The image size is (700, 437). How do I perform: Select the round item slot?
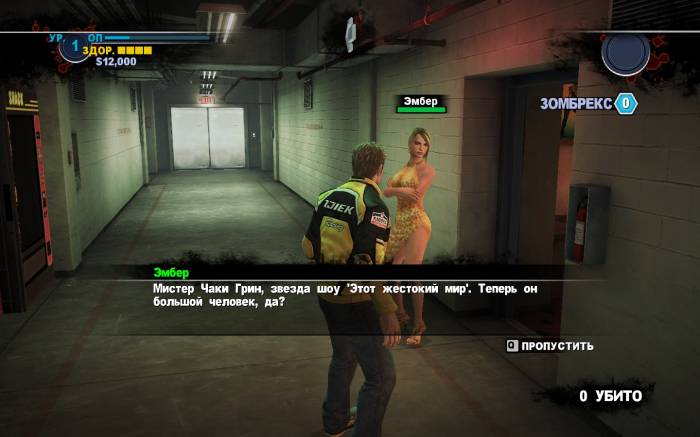626,55
